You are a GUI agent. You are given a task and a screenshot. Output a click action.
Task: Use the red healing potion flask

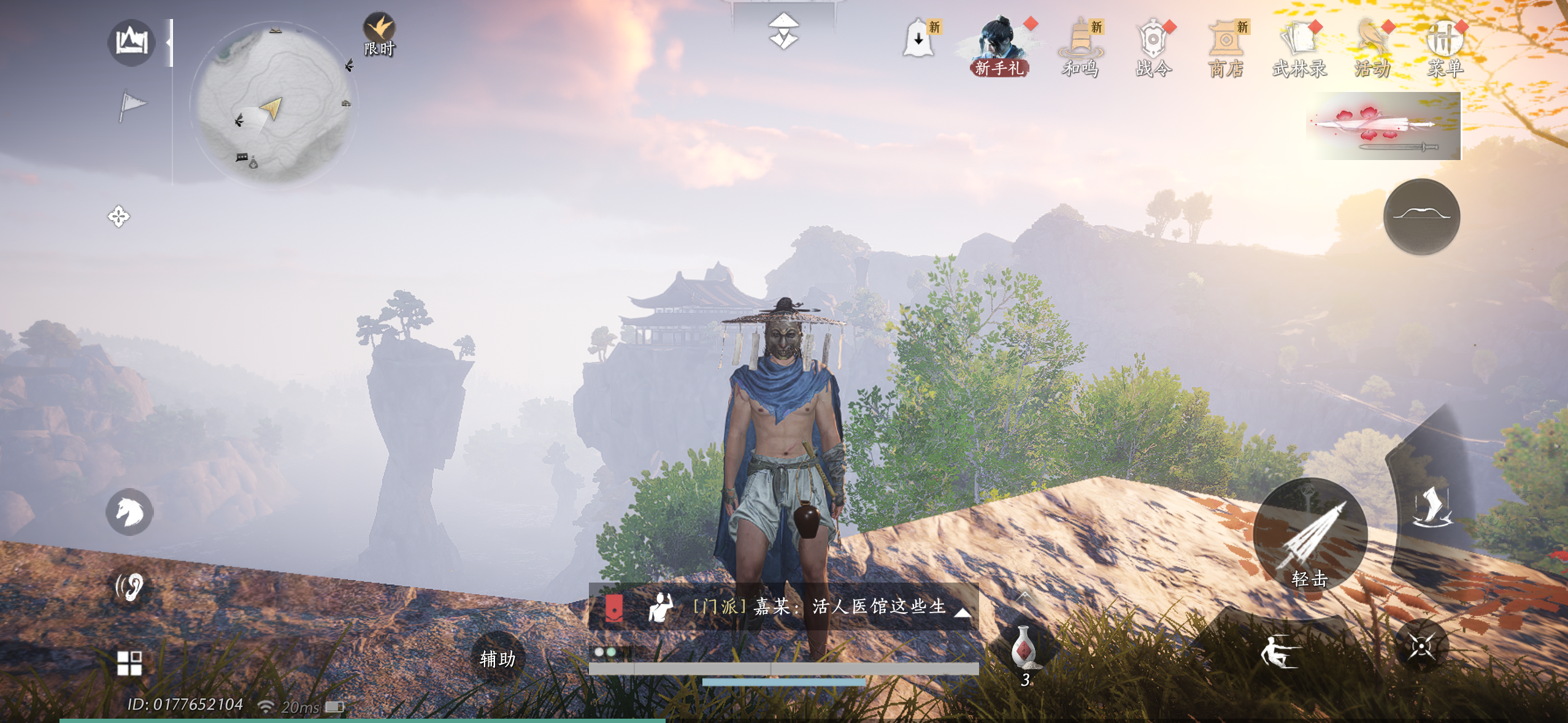coord(1023,647)
